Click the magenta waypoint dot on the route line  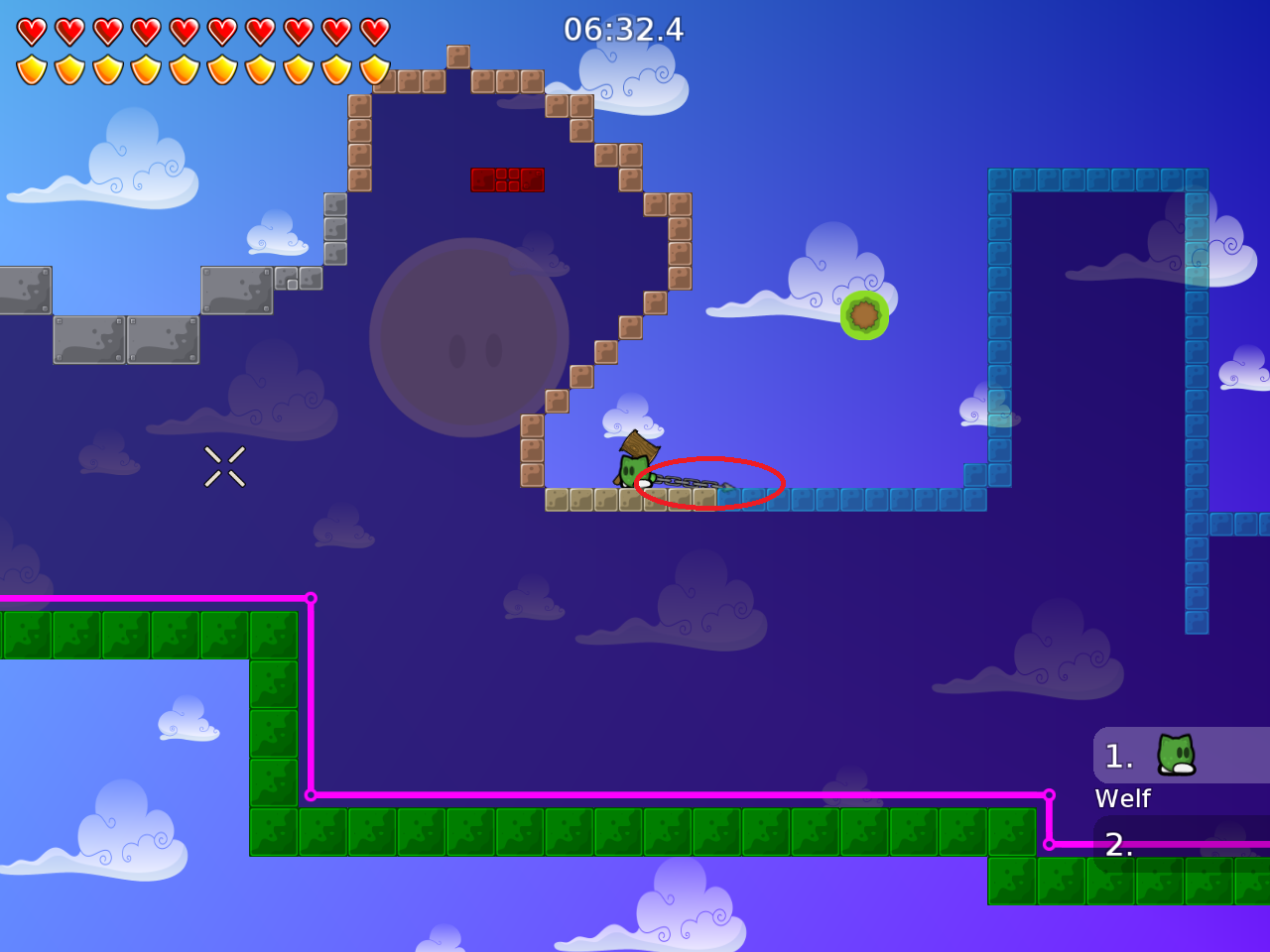[x=313, y=597]
